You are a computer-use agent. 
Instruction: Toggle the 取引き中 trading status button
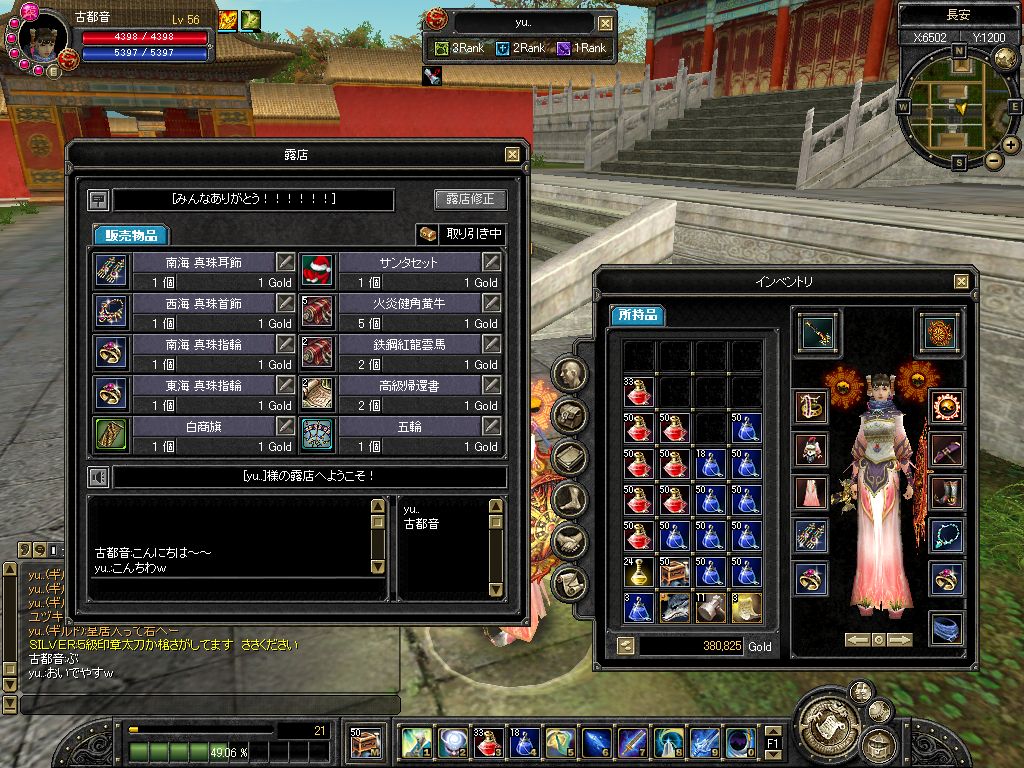pos(461,234)
